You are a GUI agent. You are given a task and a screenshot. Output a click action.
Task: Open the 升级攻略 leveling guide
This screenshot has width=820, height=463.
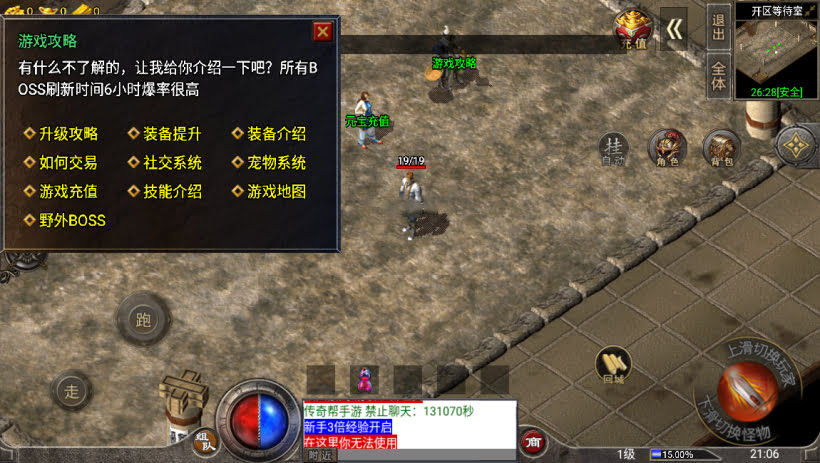click(67, 133)
